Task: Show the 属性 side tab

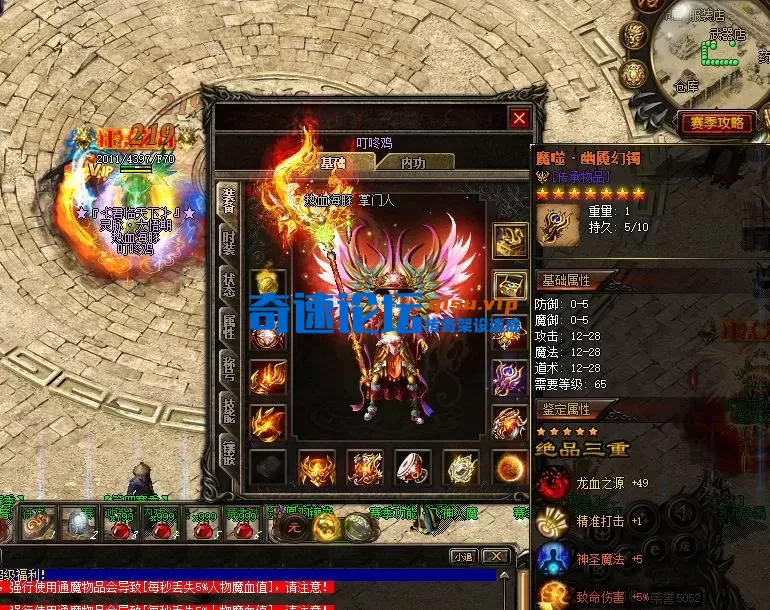Action: [229, 323]
